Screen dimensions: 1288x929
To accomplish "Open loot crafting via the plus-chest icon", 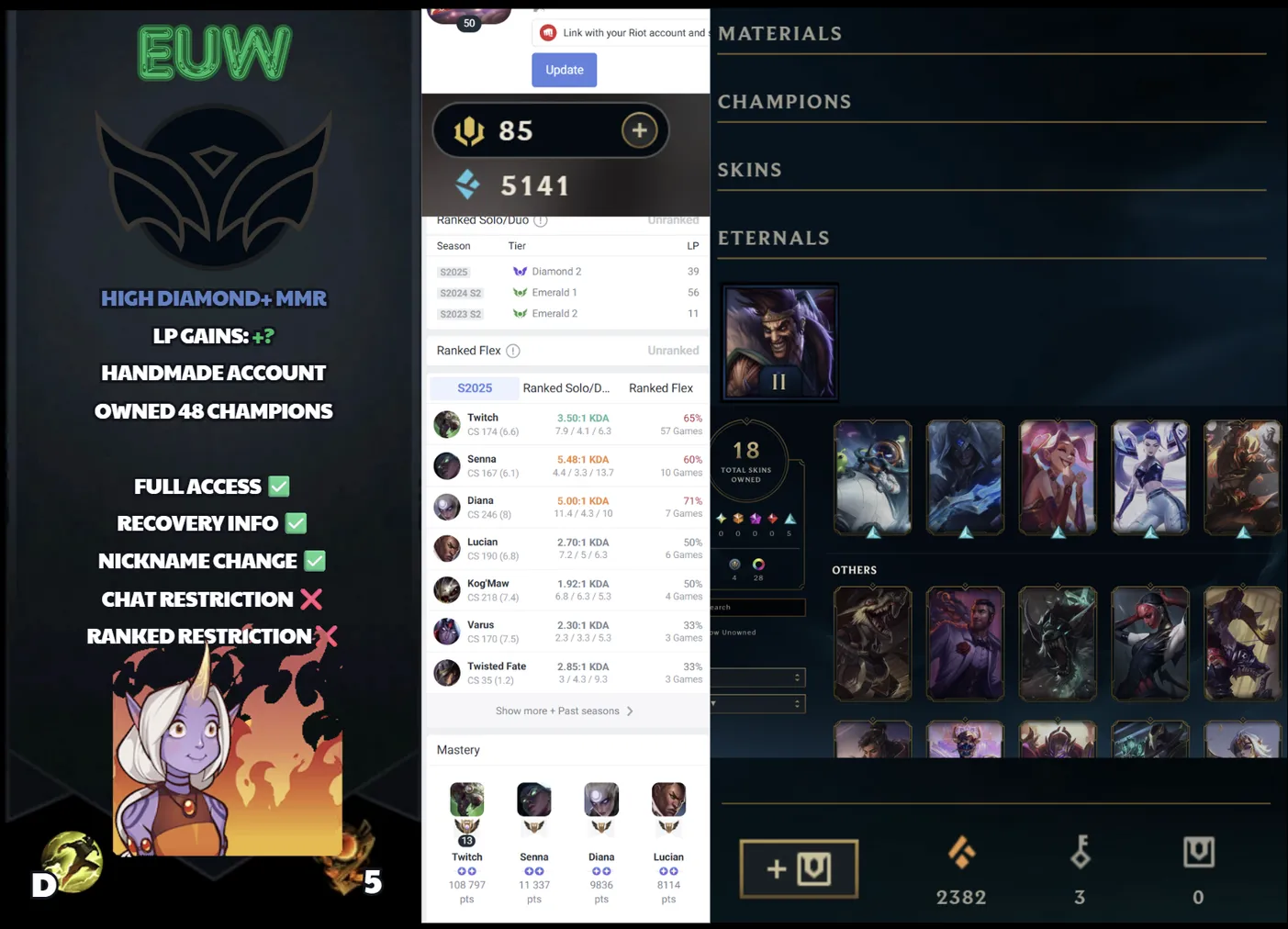I will (798, 868).
